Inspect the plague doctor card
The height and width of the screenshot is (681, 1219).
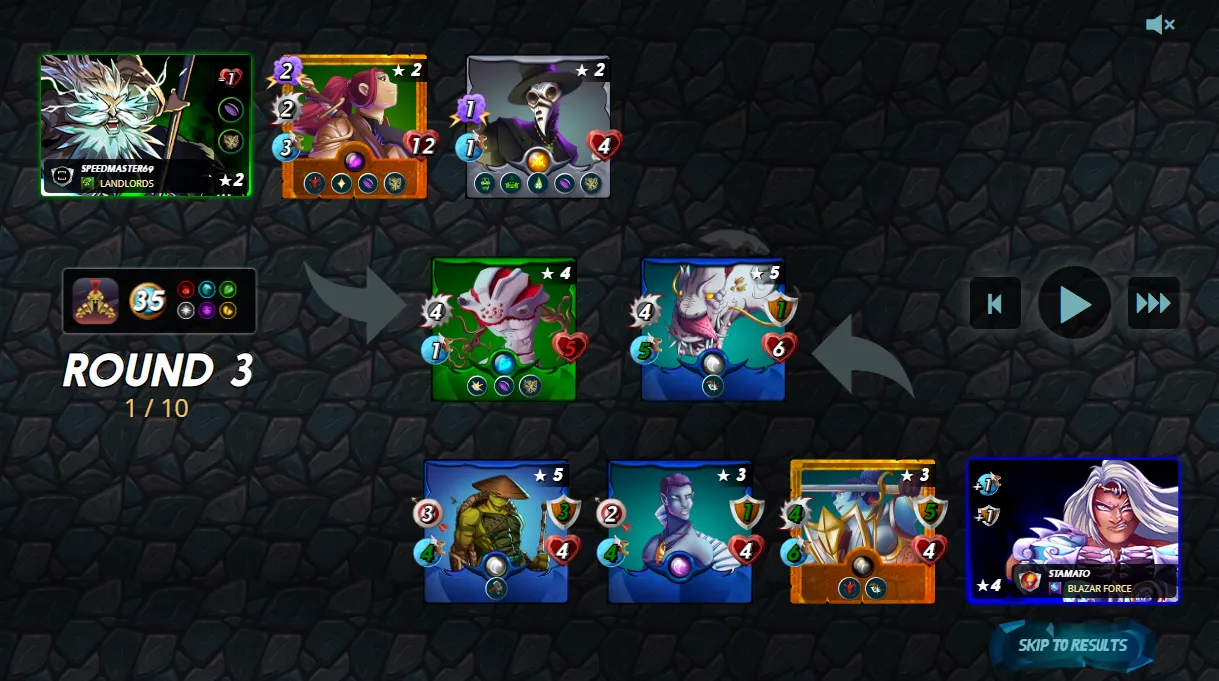(x=538, y=126)
